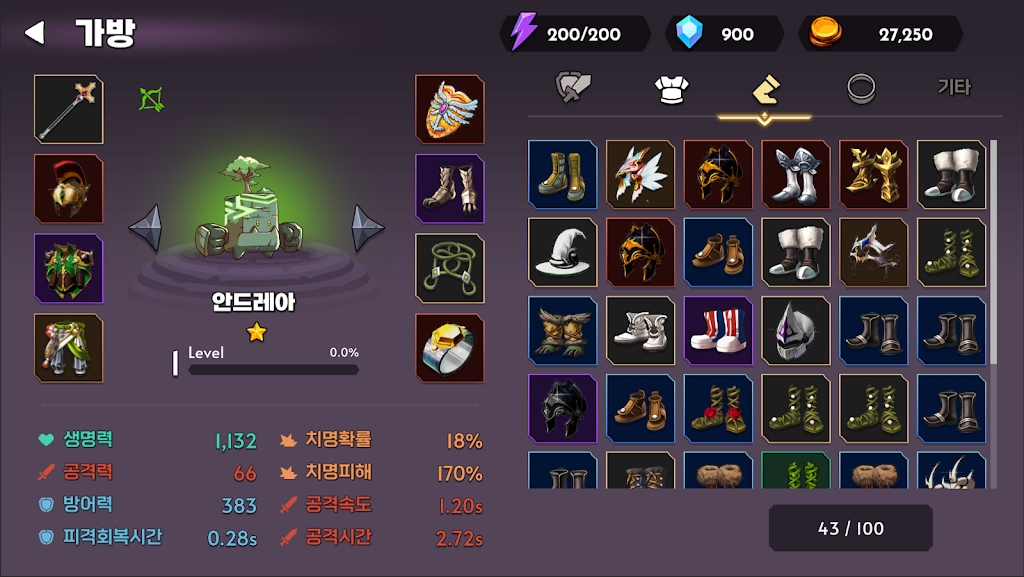Viewport: 1024px width, 577px height.
Task: Choose the equipped green chest armor slot
Action: tap(69, 268)
